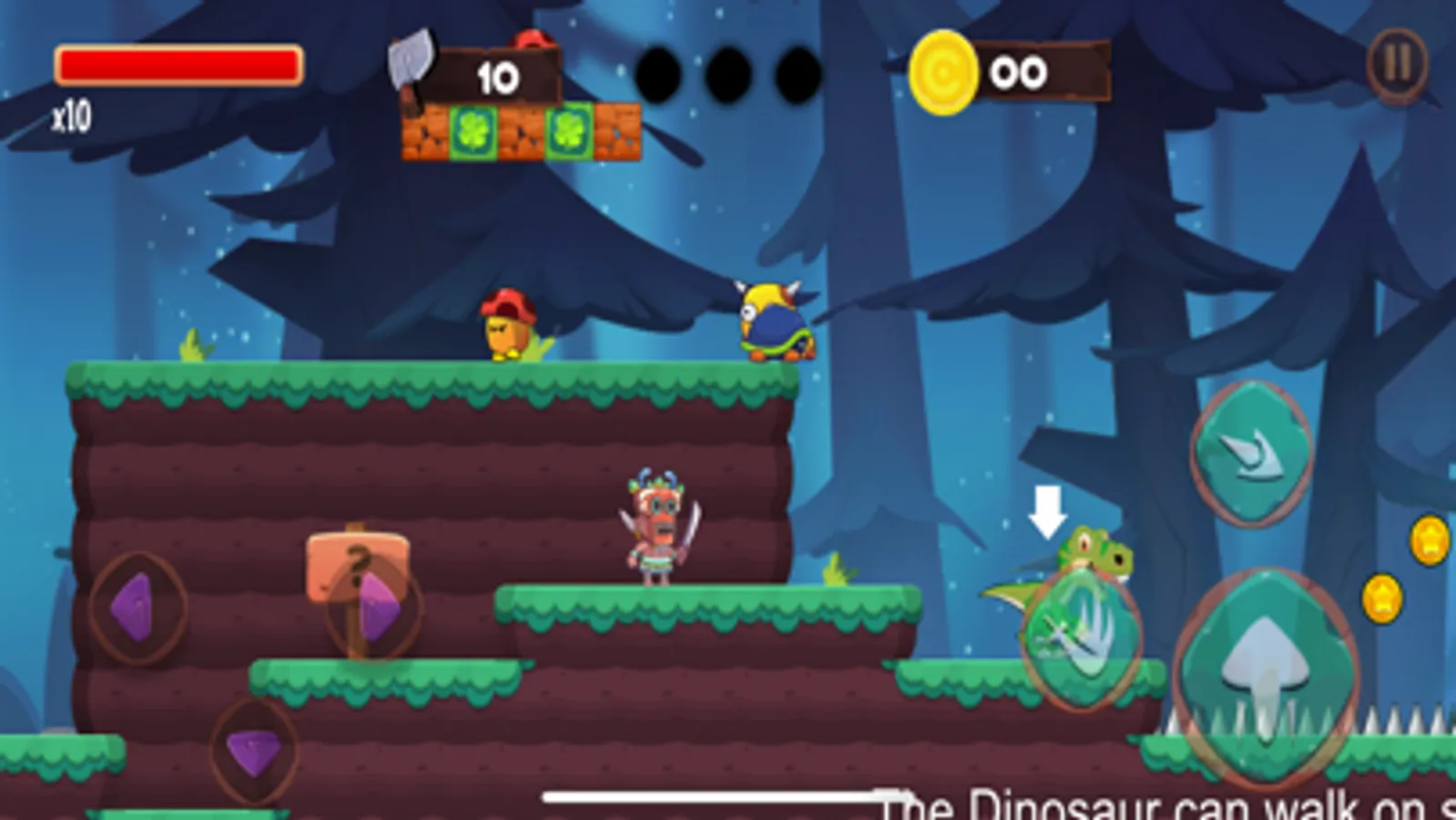Click the first black life circle
Image resolution: width=1456 pixels, height=820 pixels.
662,71
